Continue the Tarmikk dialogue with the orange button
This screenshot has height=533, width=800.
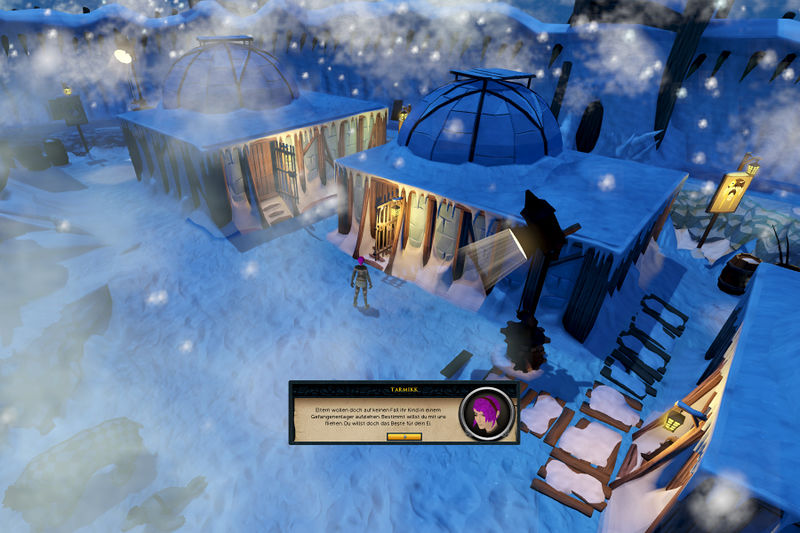(403, 436)
